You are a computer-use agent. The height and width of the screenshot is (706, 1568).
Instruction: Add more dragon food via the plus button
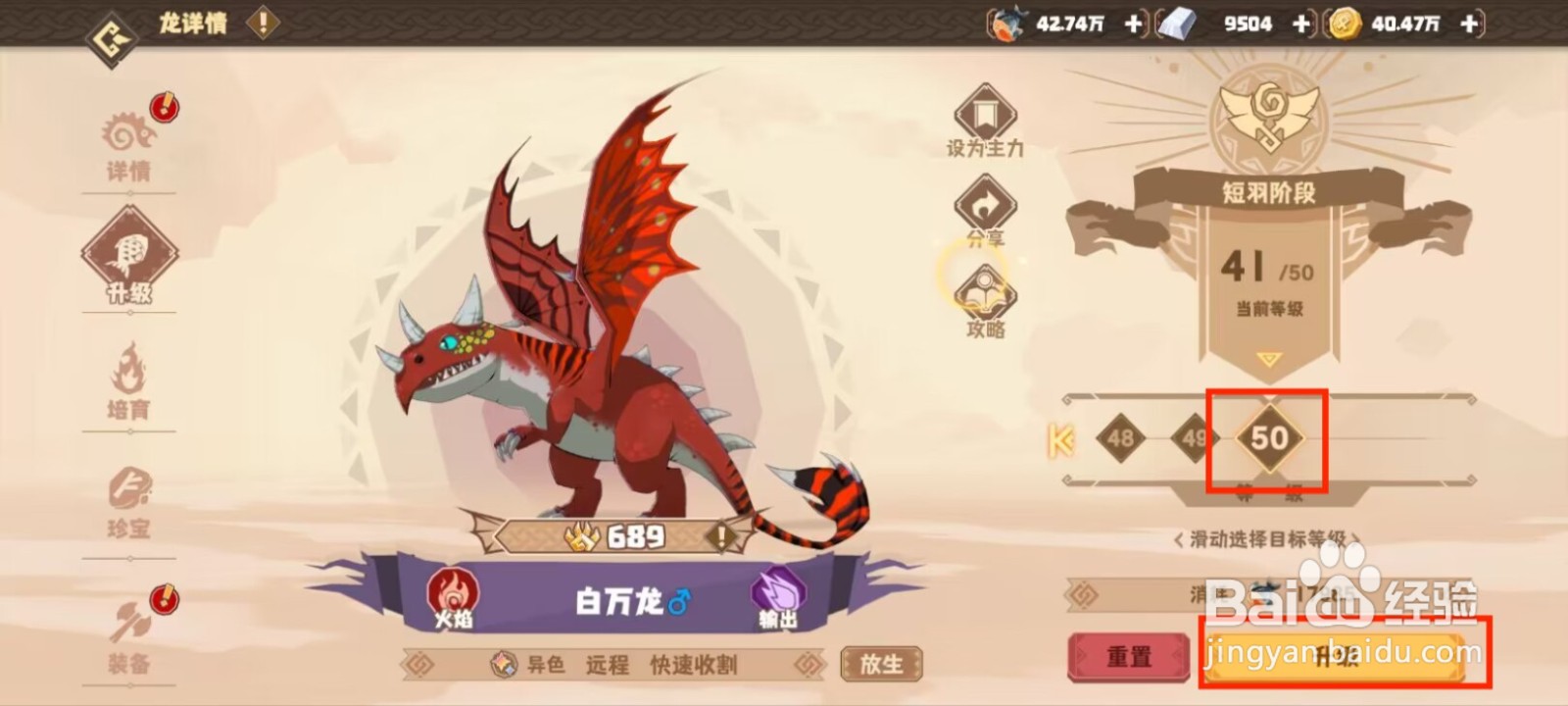1133,25
